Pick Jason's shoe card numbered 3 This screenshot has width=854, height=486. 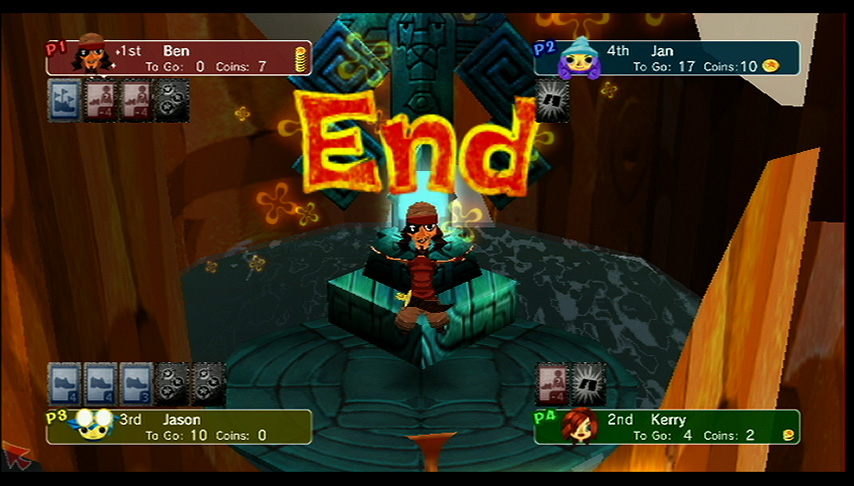click(x=136, y=383)
